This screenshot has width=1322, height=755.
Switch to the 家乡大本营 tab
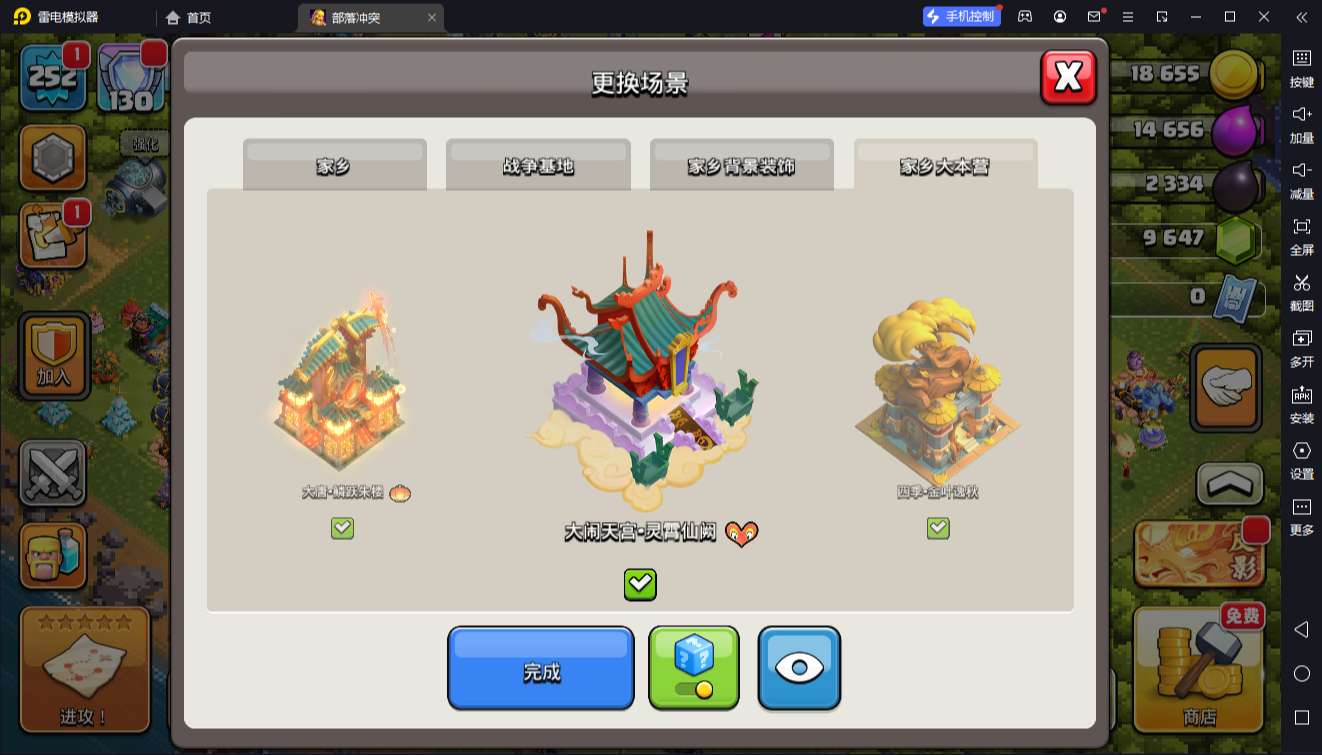945,165
